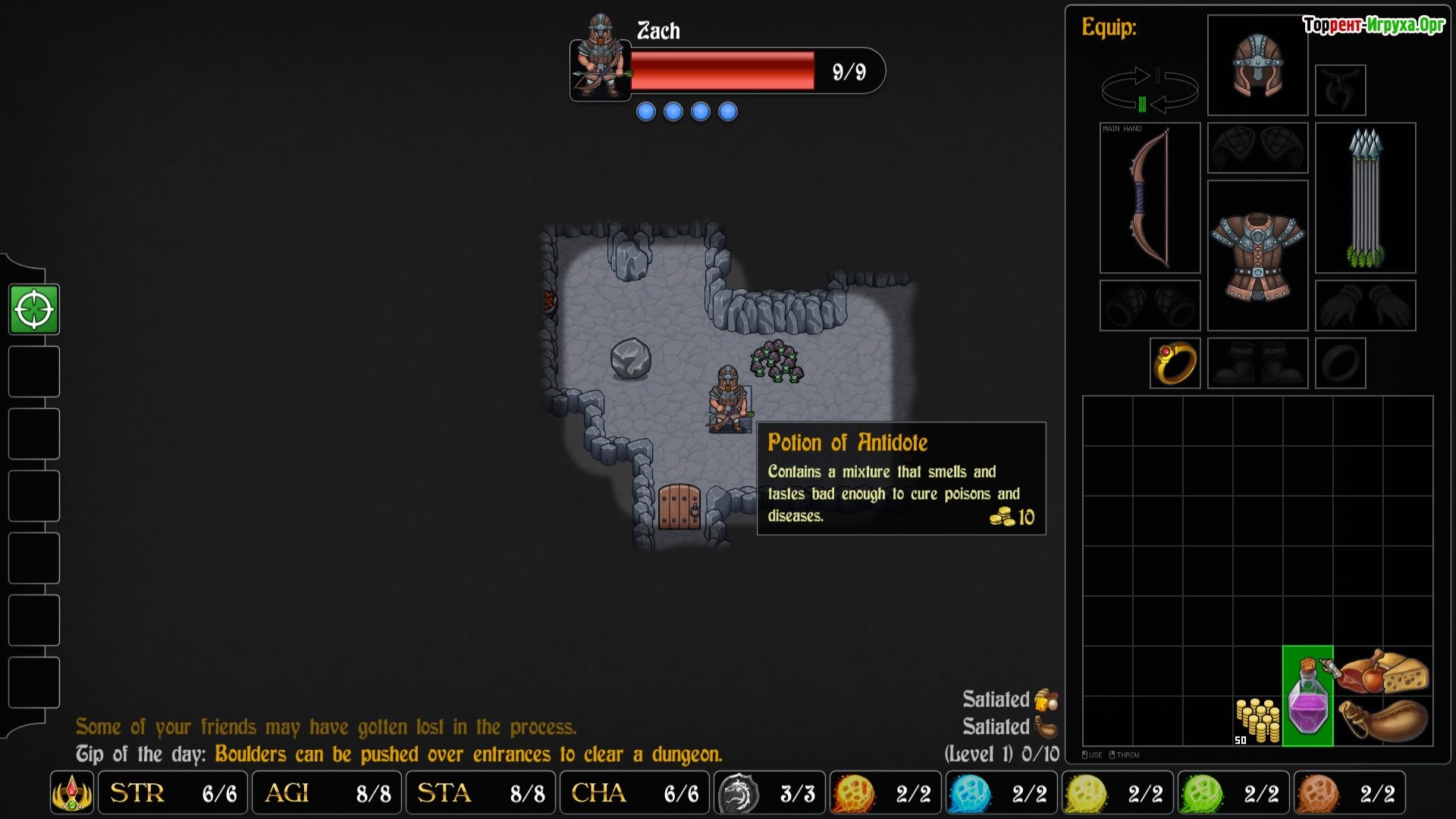Click the empty boots equipment slot
The width and height of the screenshot is (1456, 819).
1257,363
